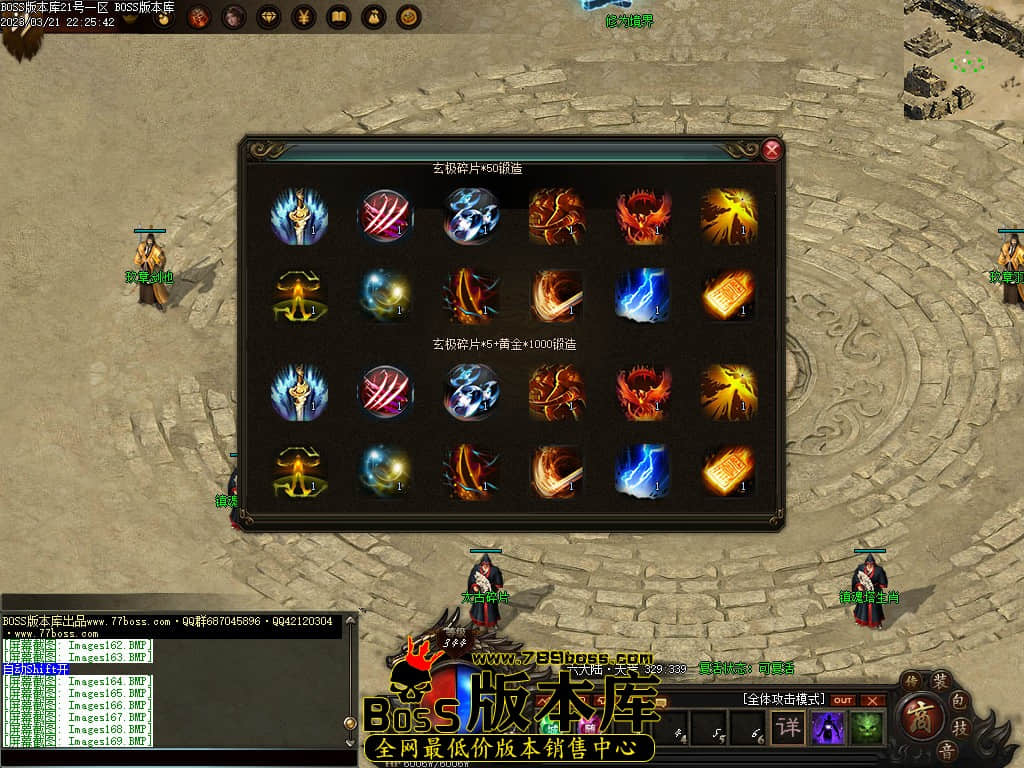The height and width of the screenshot is (768, 1024).
Task: Click the OUT button near the attack mode
Action: tap(843, 700)
